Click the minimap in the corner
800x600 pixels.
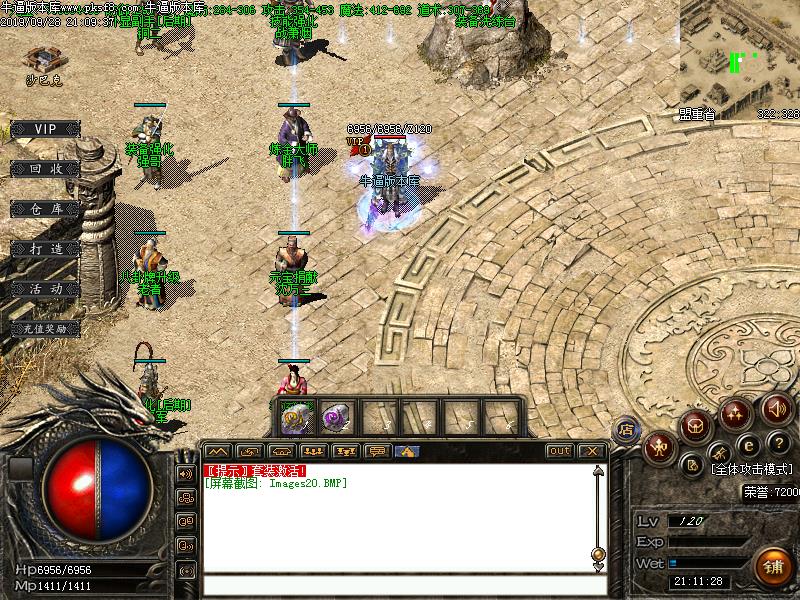[740, 55]
